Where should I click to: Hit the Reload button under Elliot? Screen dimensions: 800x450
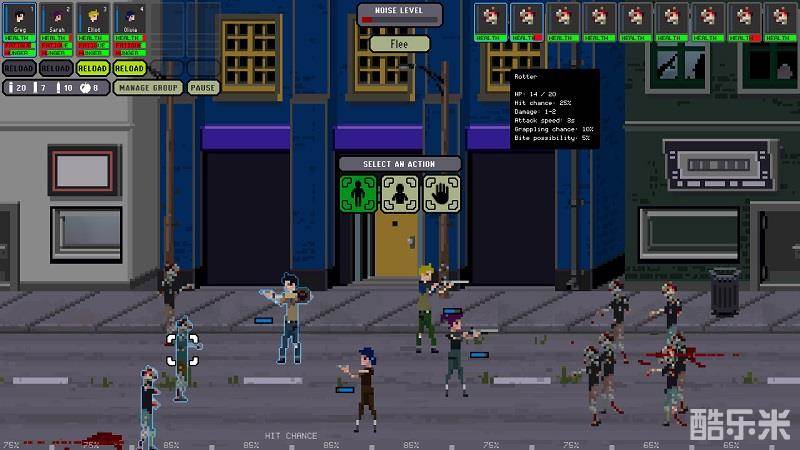click(x=93, y=68)
